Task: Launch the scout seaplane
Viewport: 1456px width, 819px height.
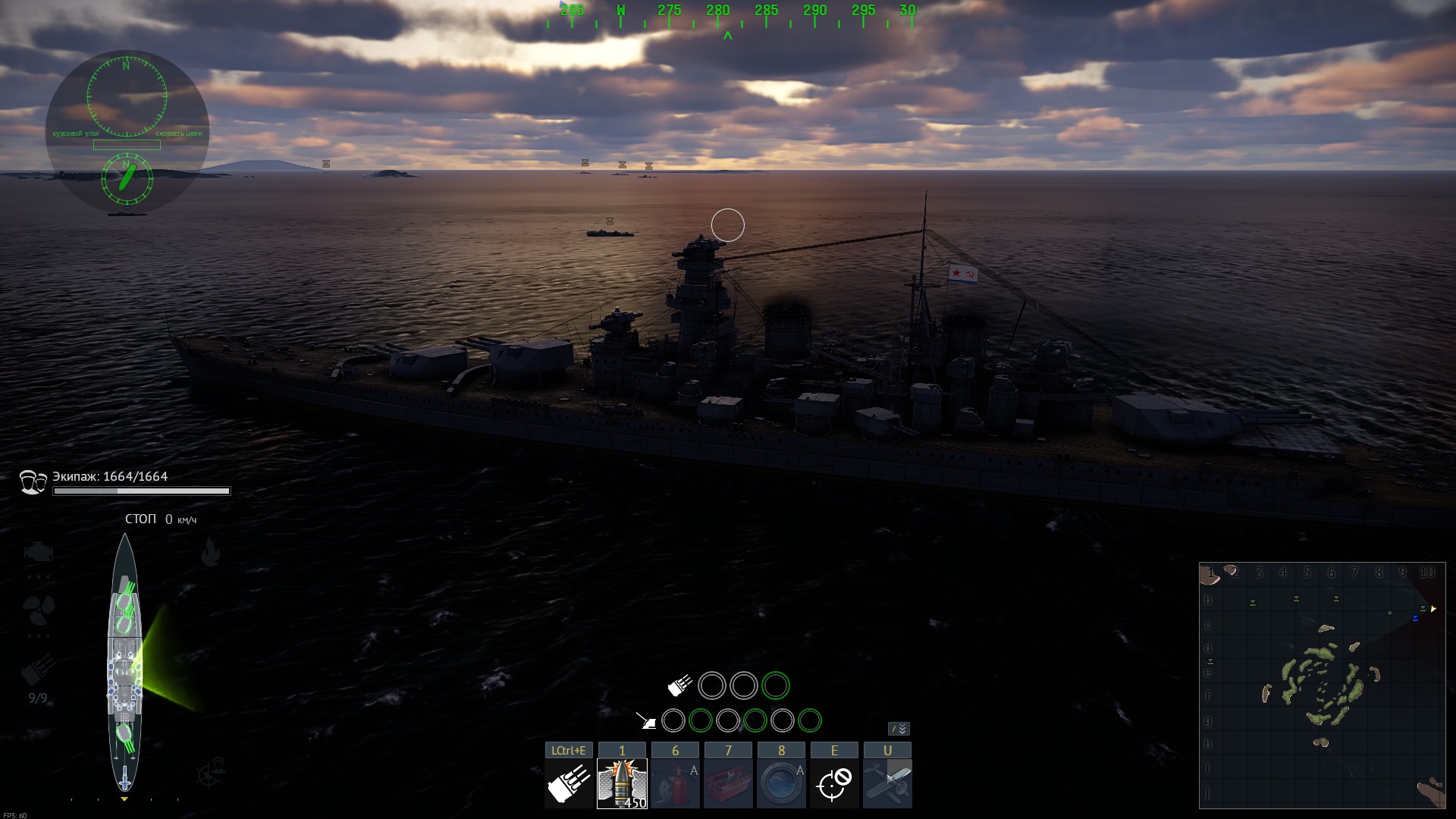Action: click(887, 783)
